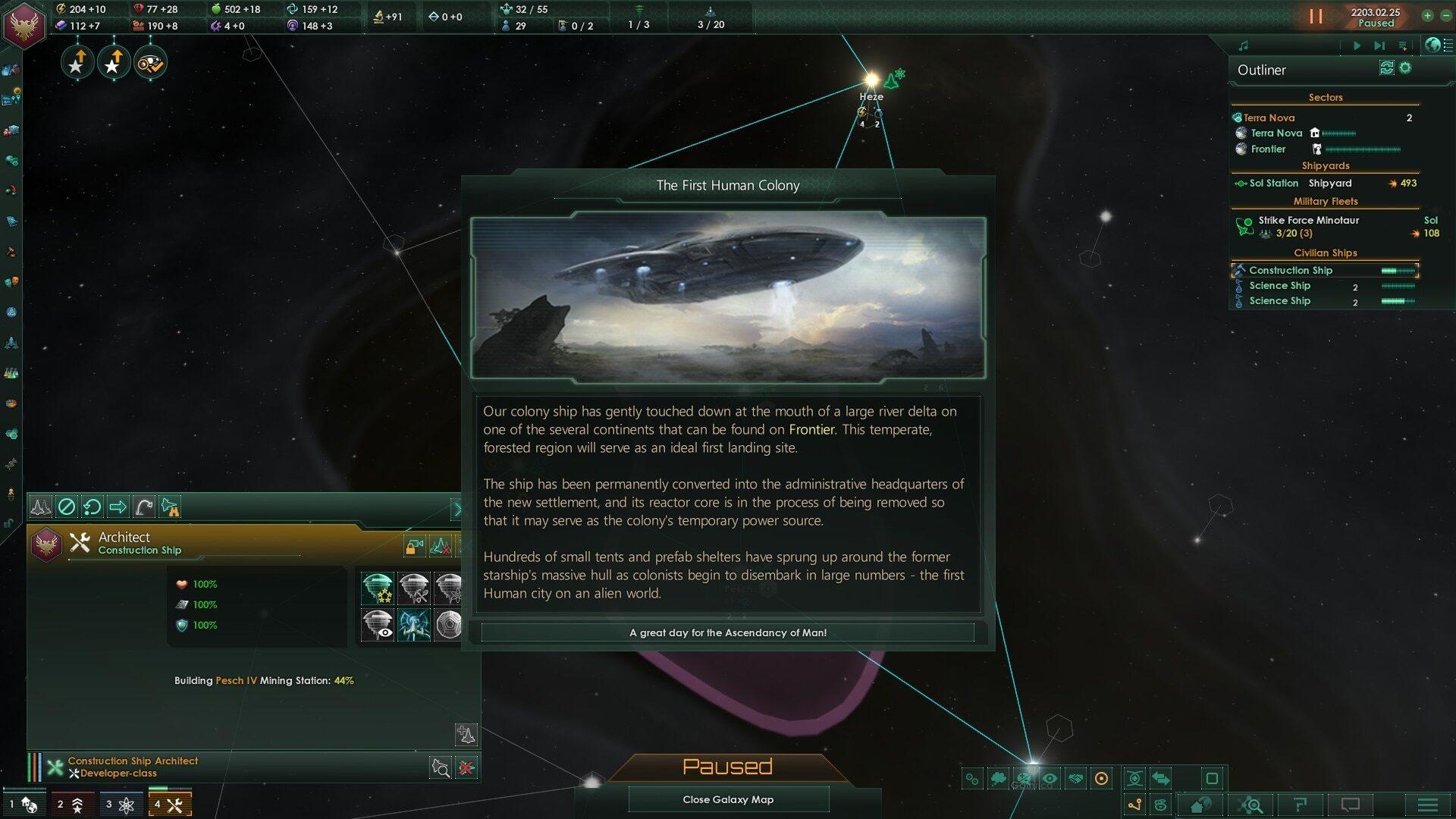
Task: Disband the construction ship with red X
Action: tap(466, 767)
